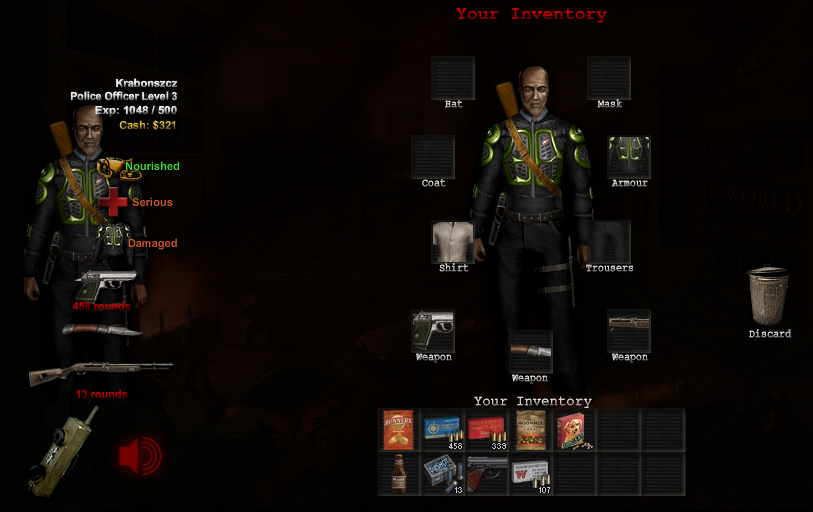Select the equipped shotgun Weapon slot

pyautogui.click(x=629, y=331)
